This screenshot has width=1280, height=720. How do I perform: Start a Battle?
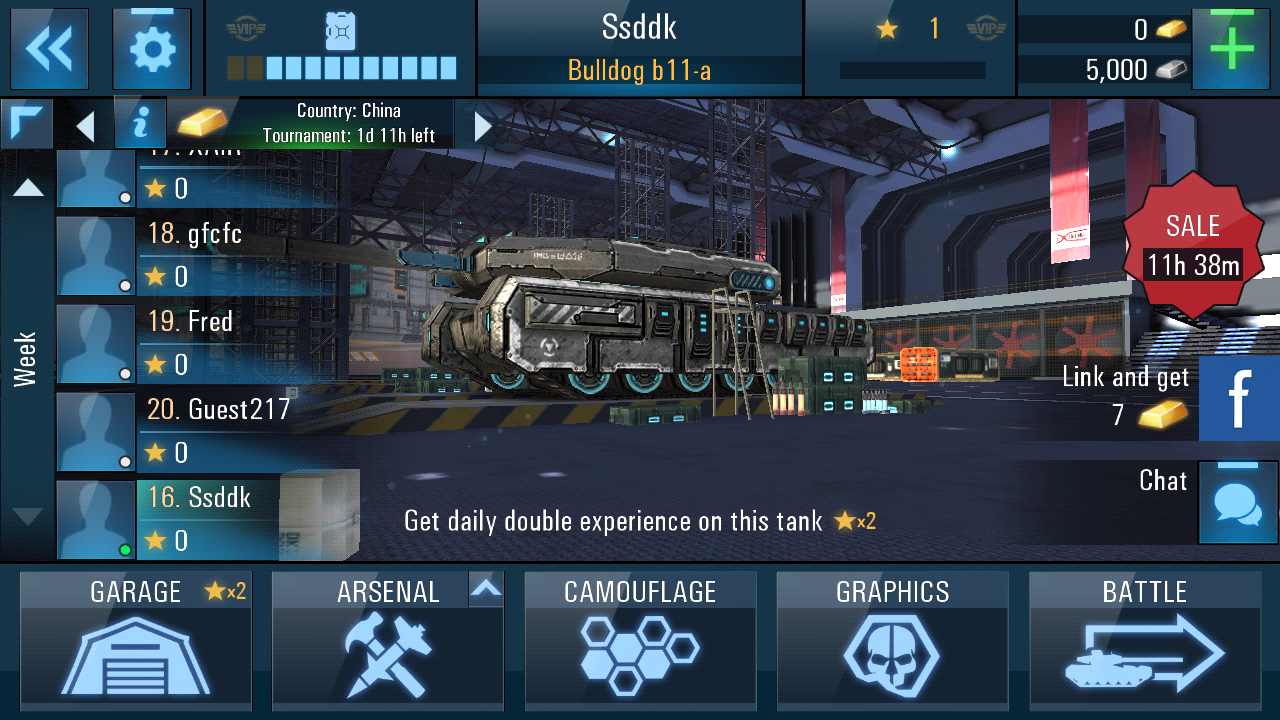(1144, 640)
